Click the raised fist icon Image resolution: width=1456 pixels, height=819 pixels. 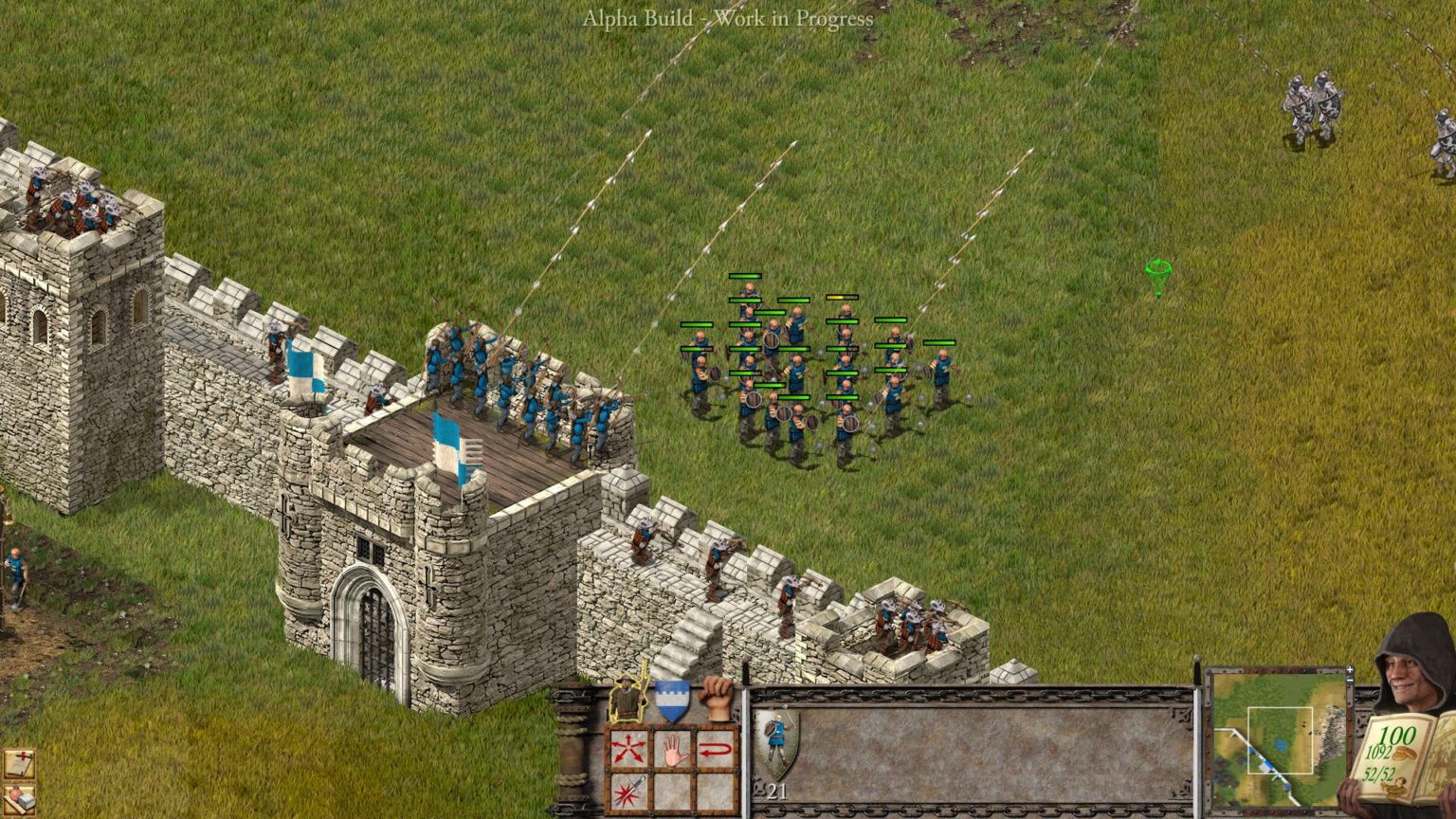tap(714, 700)
